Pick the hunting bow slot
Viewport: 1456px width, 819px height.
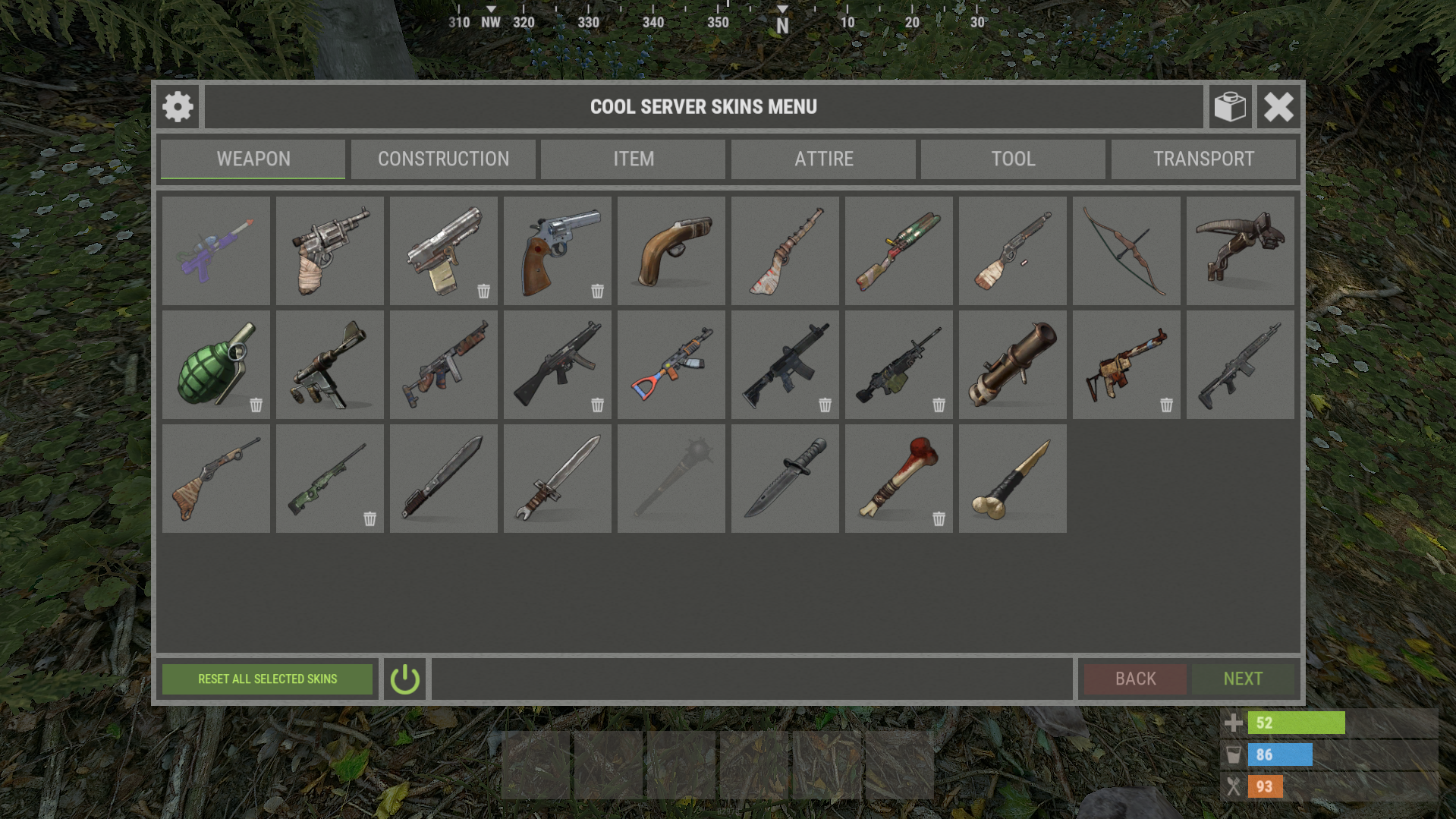click(1126, 250)
